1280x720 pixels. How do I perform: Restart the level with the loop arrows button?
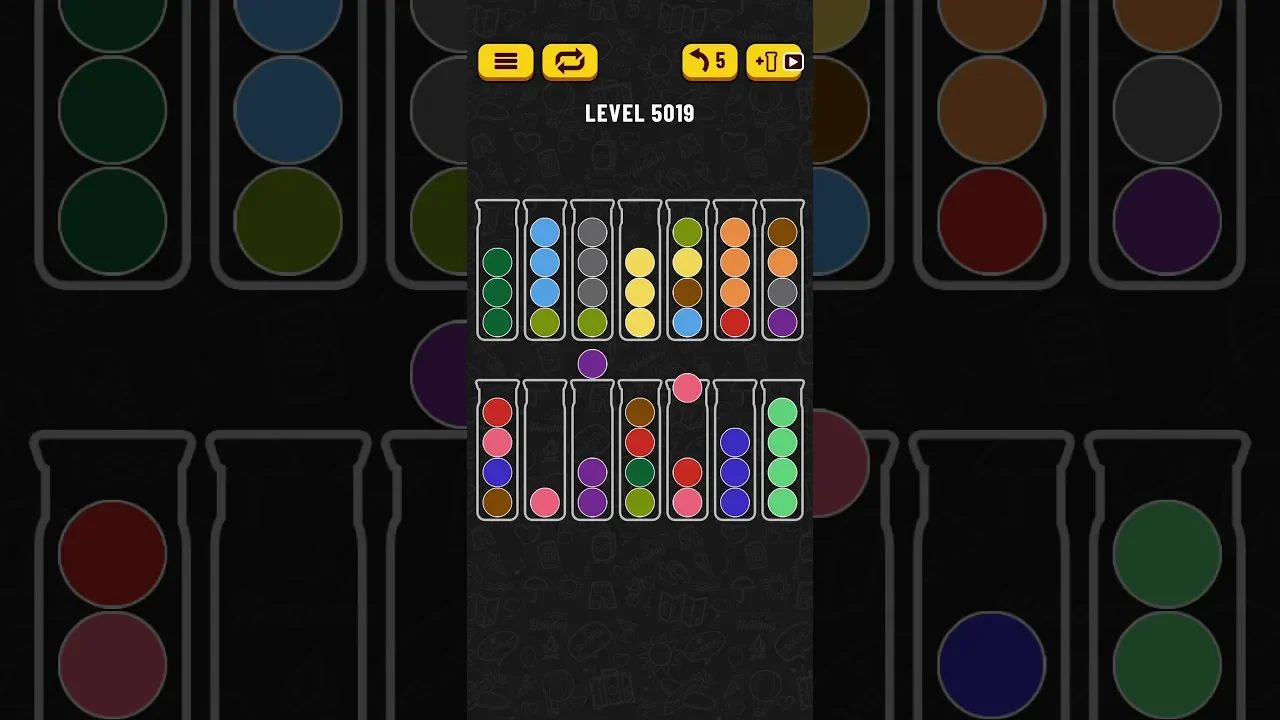click(570, 61)
